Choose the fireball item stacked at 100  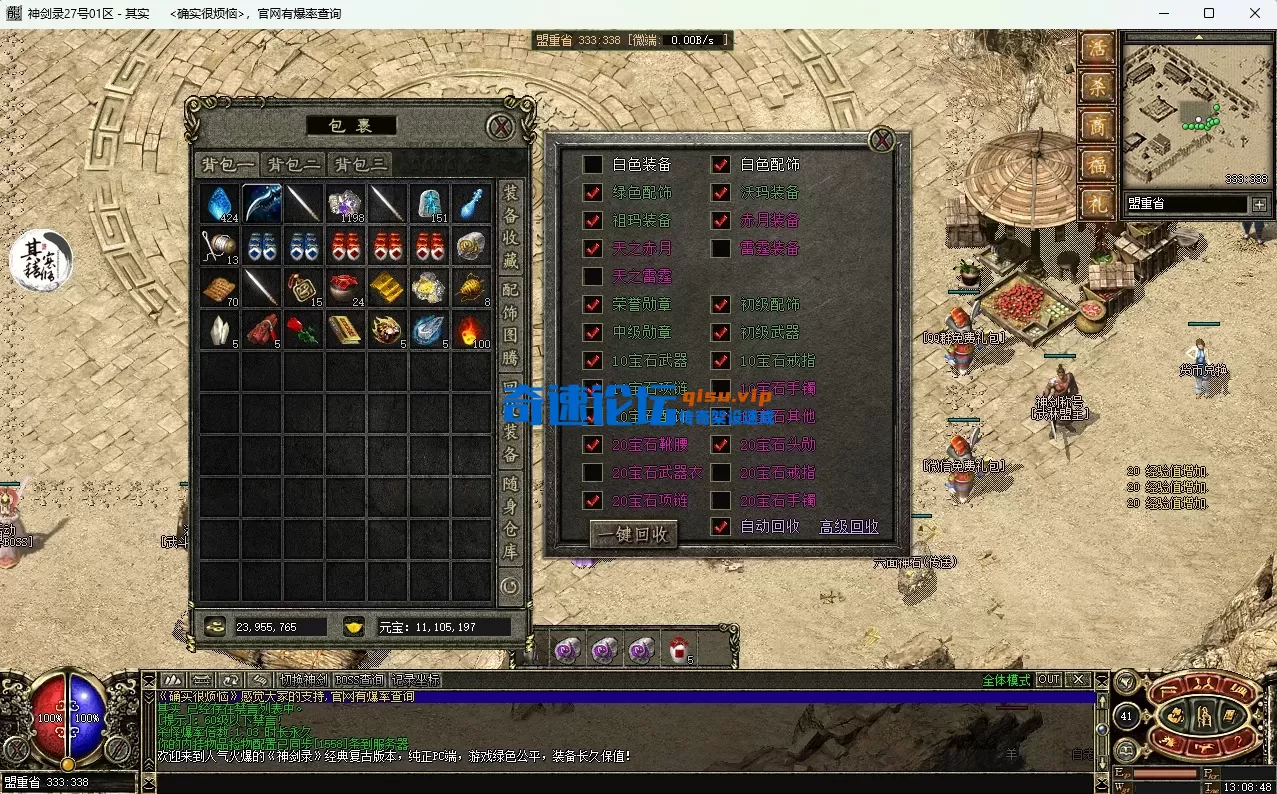tap(471, 330)
